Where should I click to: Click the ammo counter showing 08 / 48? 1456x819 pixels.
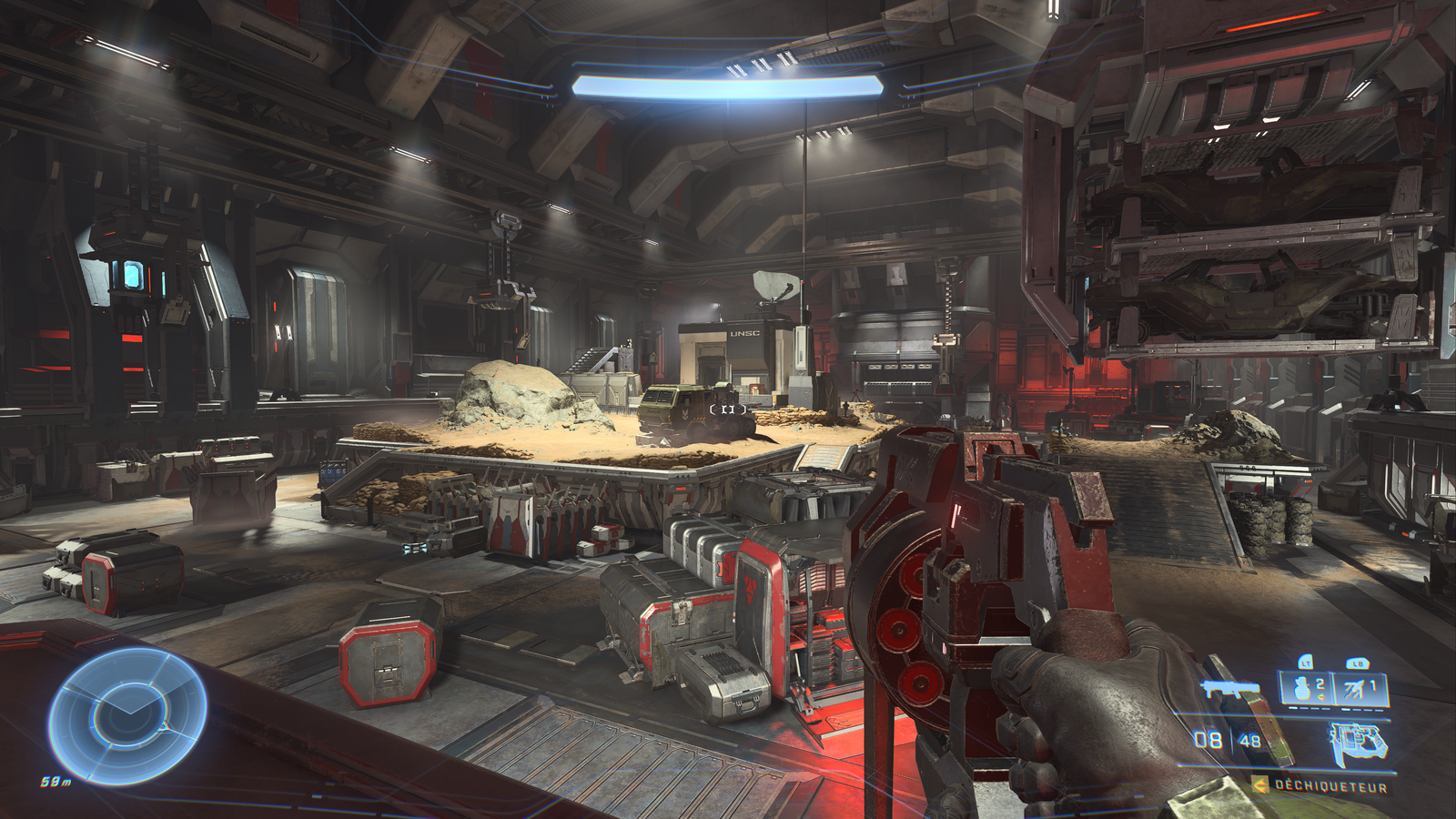click(1227, 738)
